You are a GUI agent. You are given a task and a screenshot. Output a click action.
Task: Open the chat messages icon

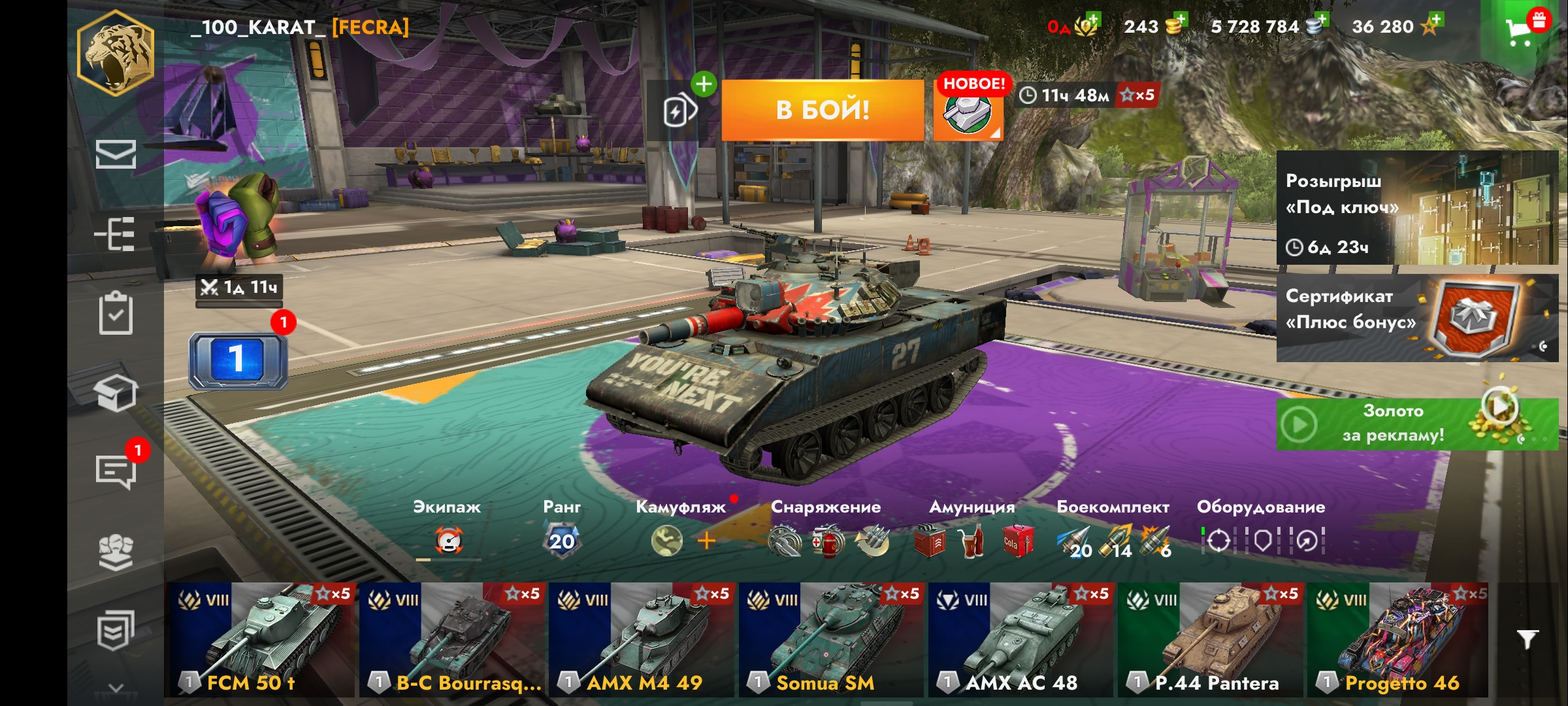(116, 470)
